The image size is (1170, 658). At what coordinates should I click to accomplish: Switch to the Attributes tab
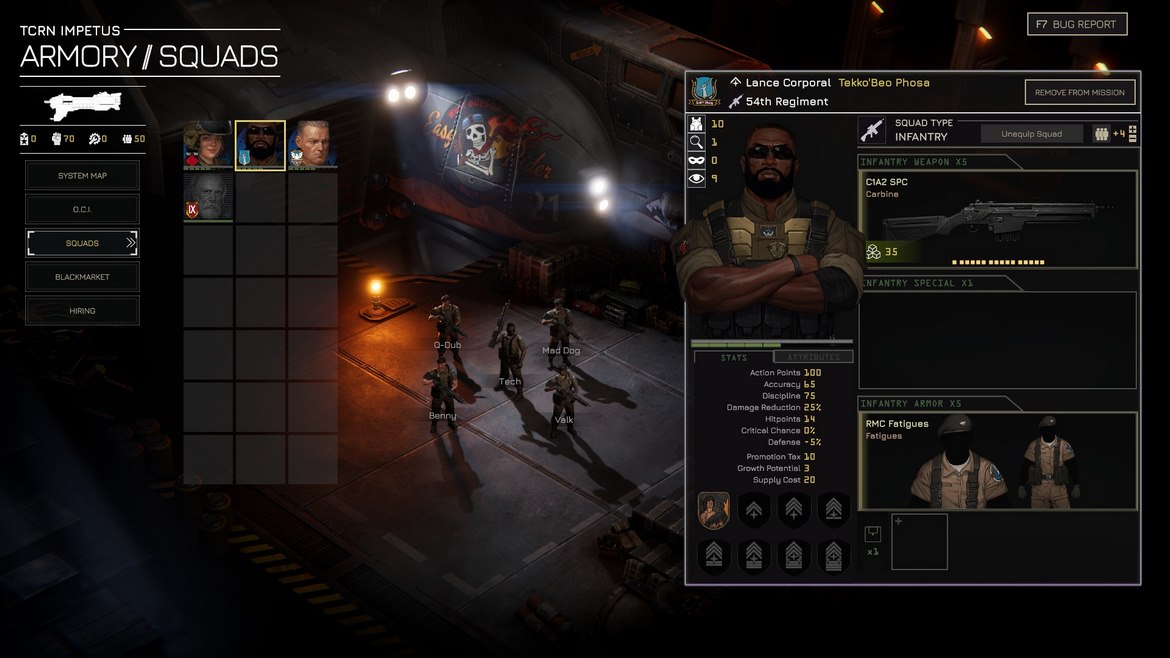pos(813,357)
